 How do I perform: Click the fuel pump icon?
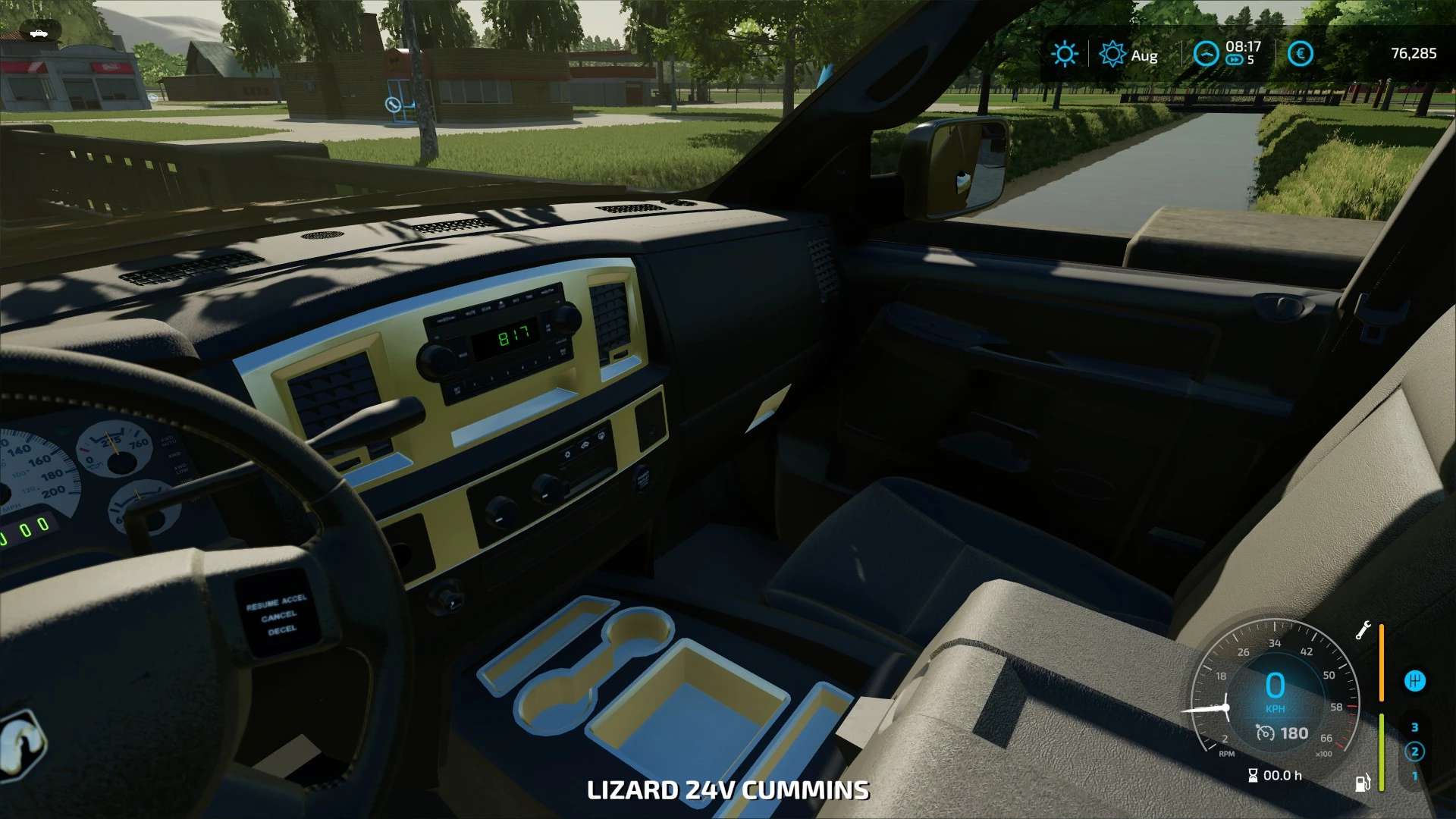coord(1362,782)
